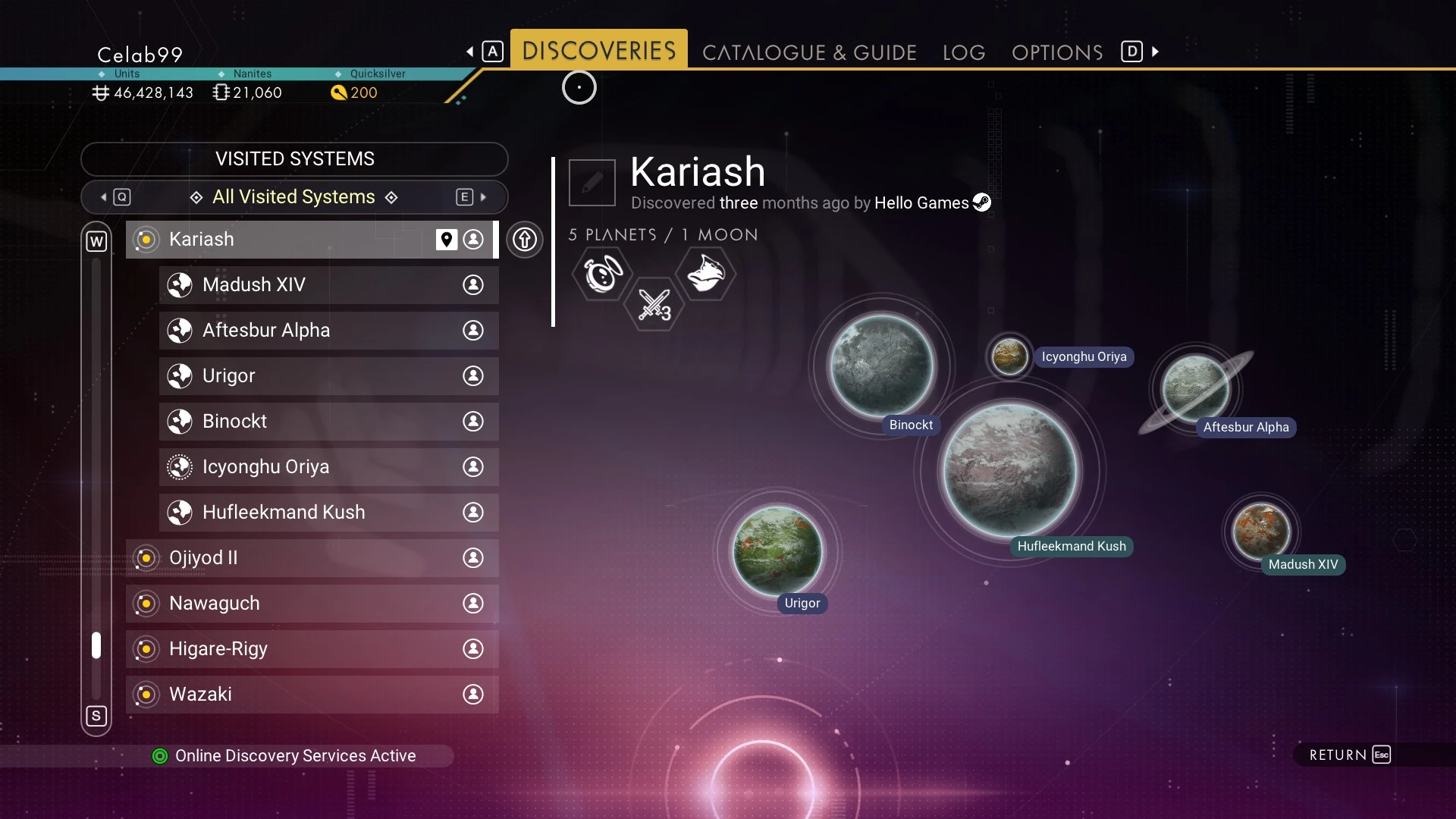The image size is (1456, 819).
Task: Click the Urigor planet globe
Action: tap(777, 551)
